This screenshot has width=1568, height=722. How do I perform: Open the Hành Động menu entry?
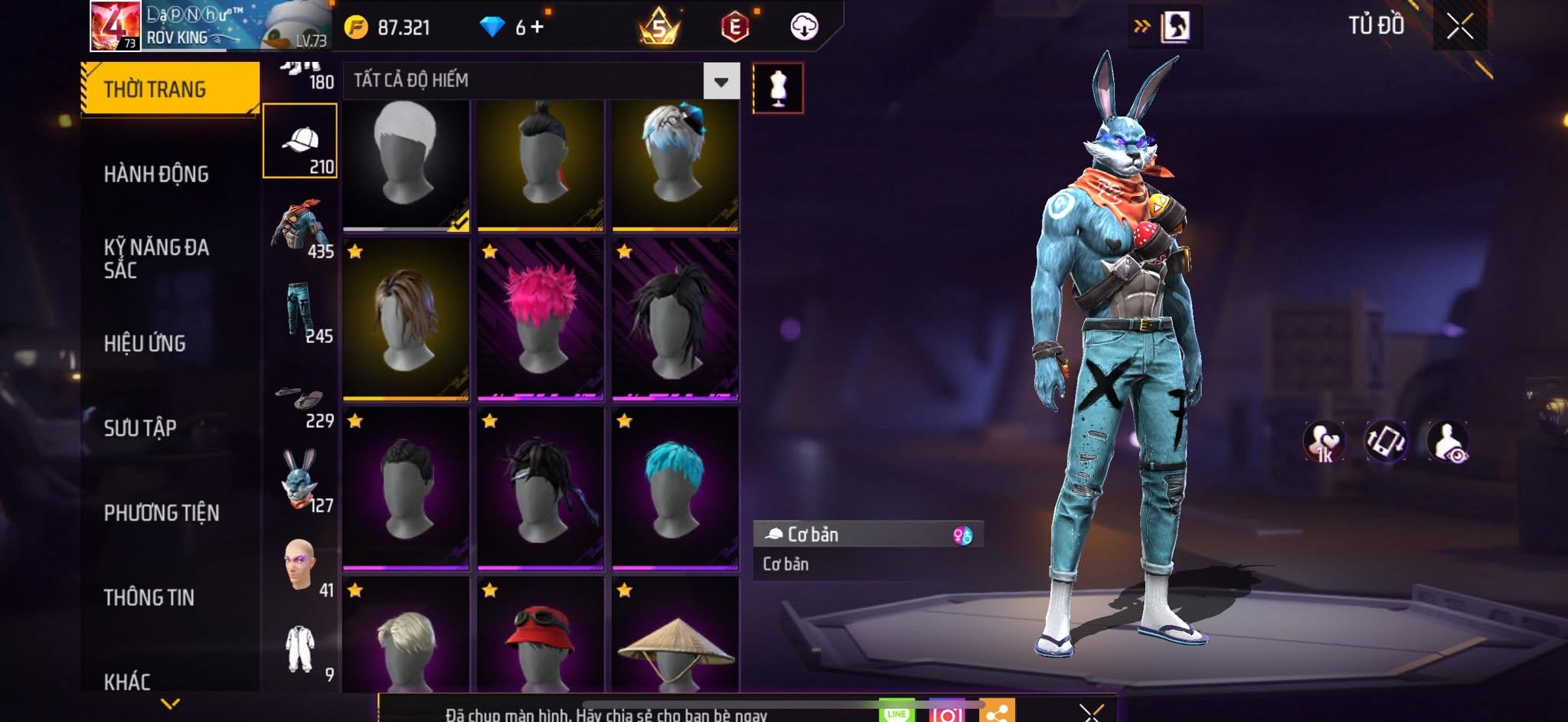tap(156, 175)
